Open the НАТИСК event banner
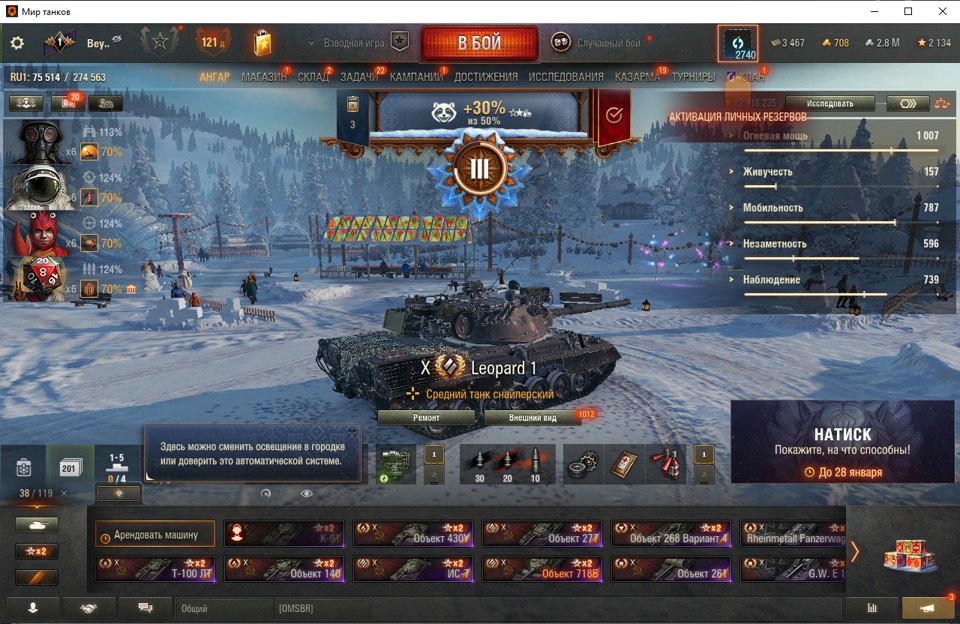Image resolution: width=960 pixels, height=624 pixels. pos(842,442)
